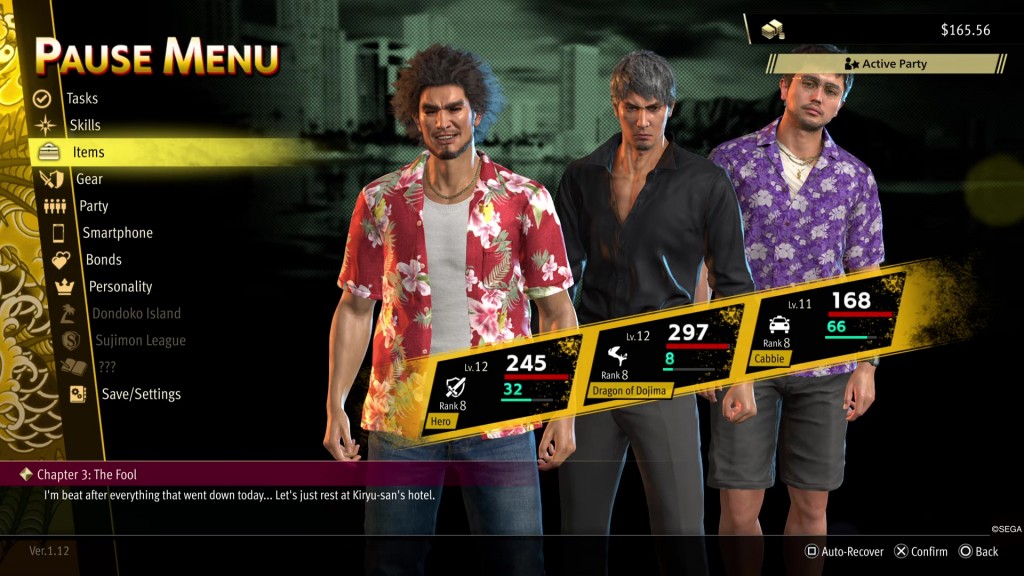Screen dimensions: 1024x576
Task: Select the Hero party member card
Action: 500,385
